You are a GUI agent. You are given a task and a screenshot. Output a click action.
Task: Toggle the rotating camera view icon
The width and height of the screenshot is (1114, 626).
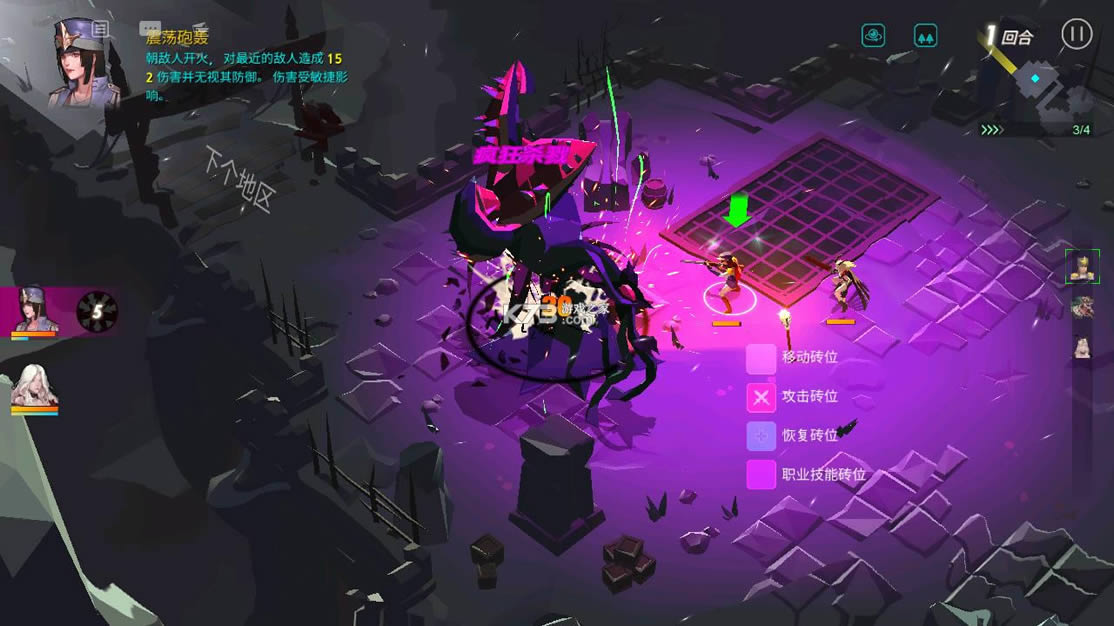coord(874,36)
